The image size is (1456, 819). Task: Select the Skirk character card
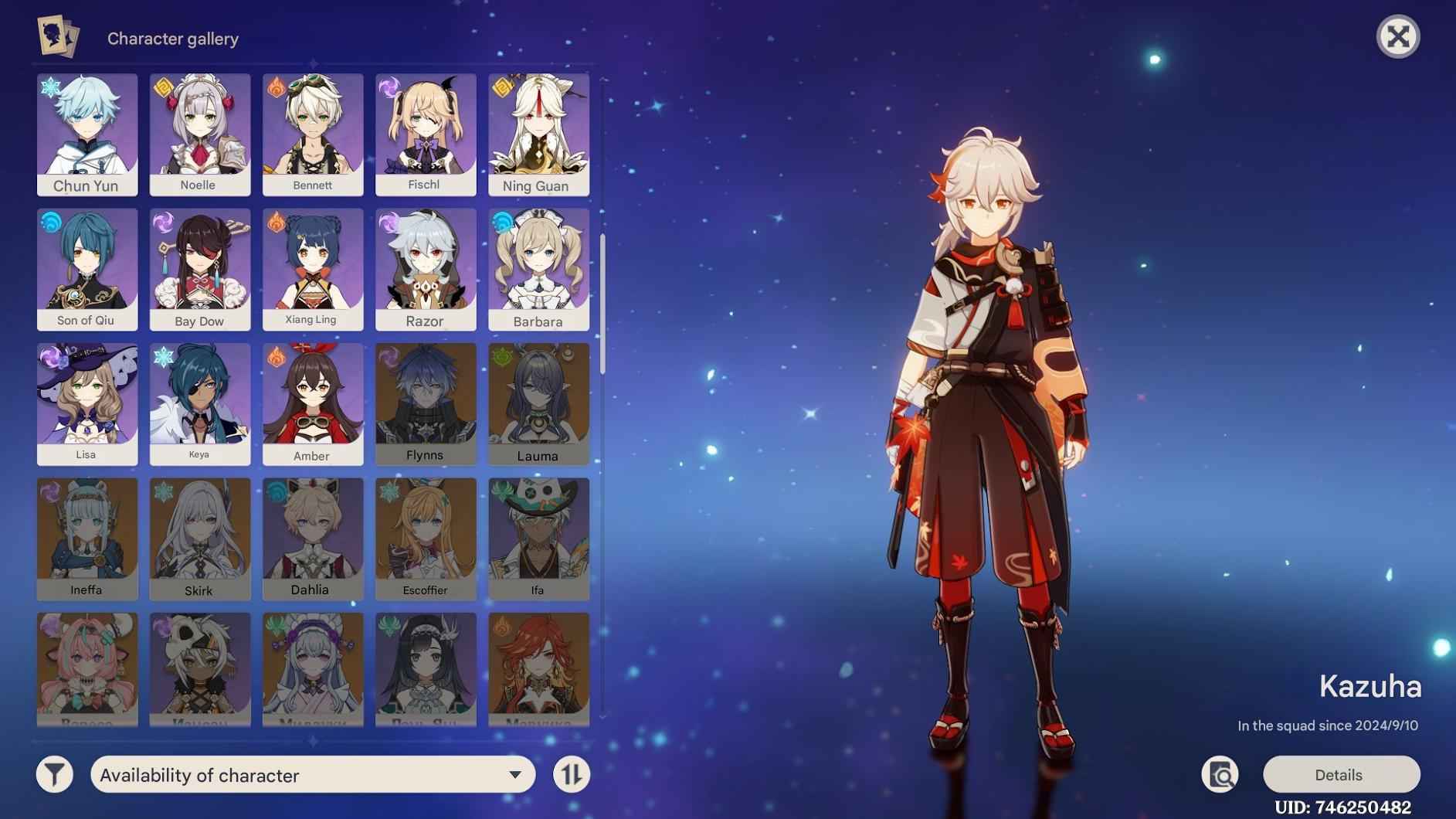[x=199, y=535]
